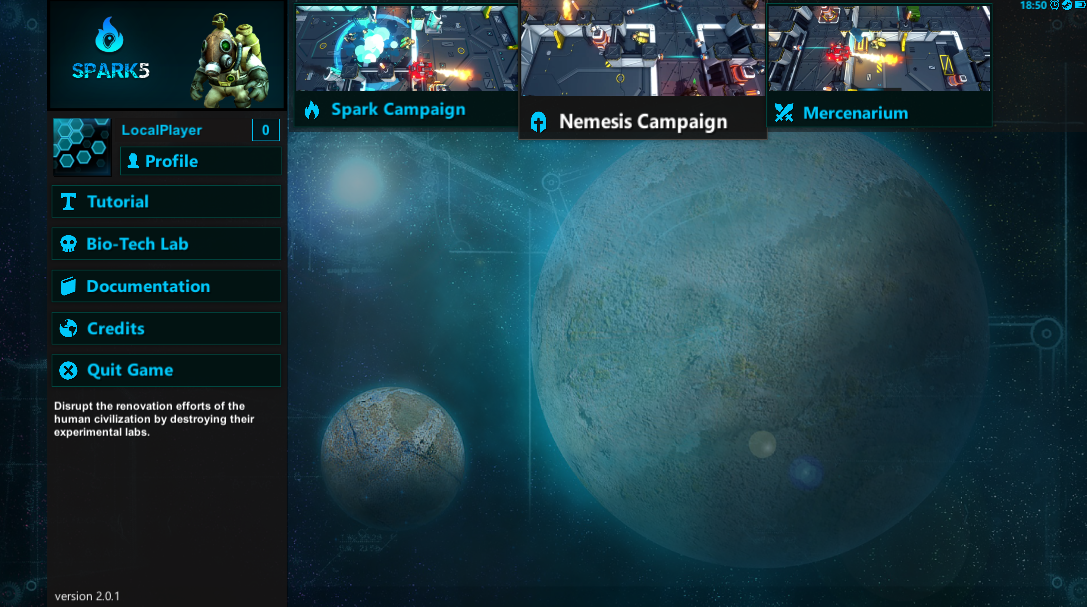
Task: Quit Game from the main menu
Action: coord(166,370)
